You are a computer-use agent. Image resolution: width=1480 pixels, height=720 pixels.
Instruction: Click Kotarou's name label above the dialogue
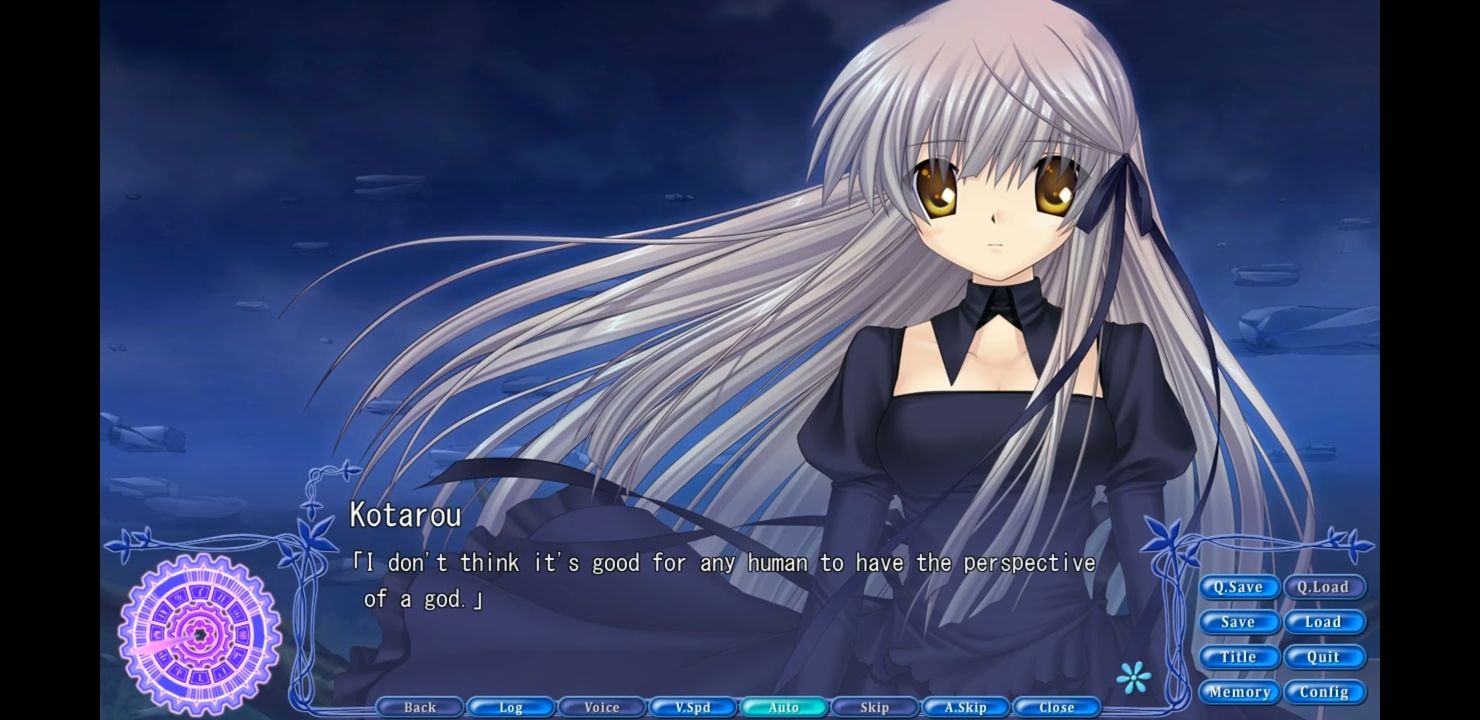tap(404, 515)
